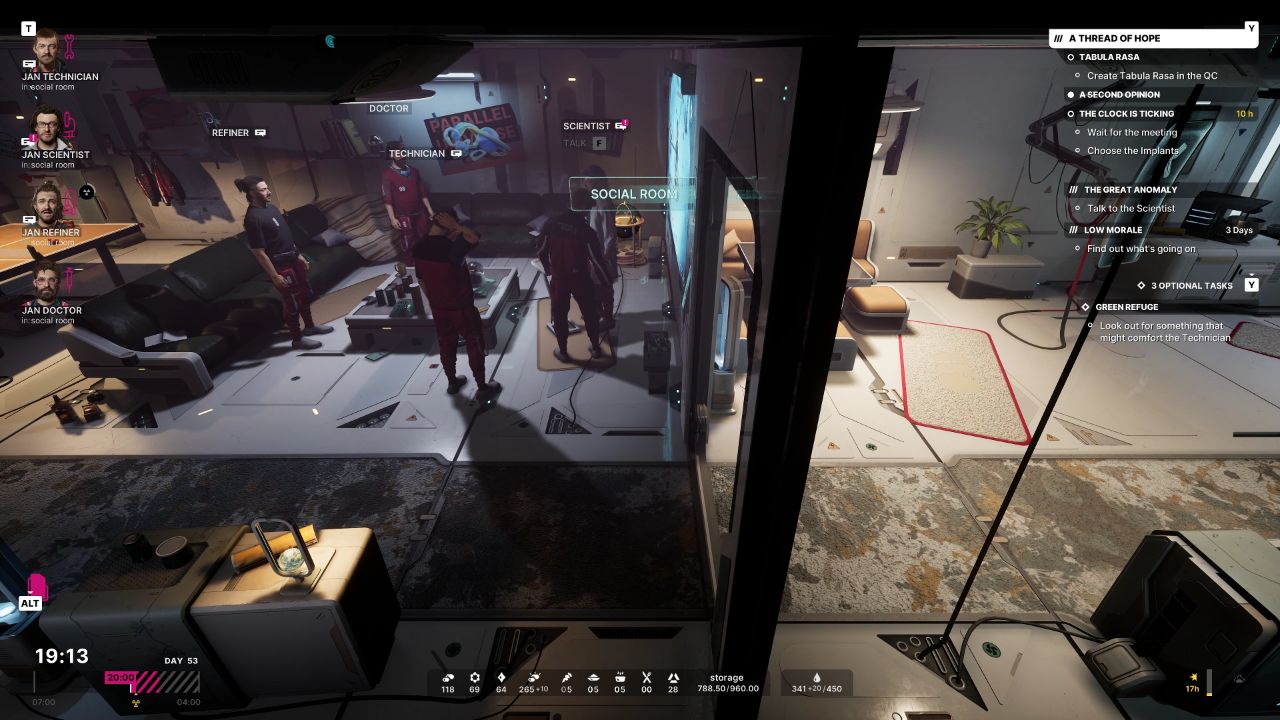
Task: Click the pink suit icon above ALT
Action: click(x=37, y=585)
